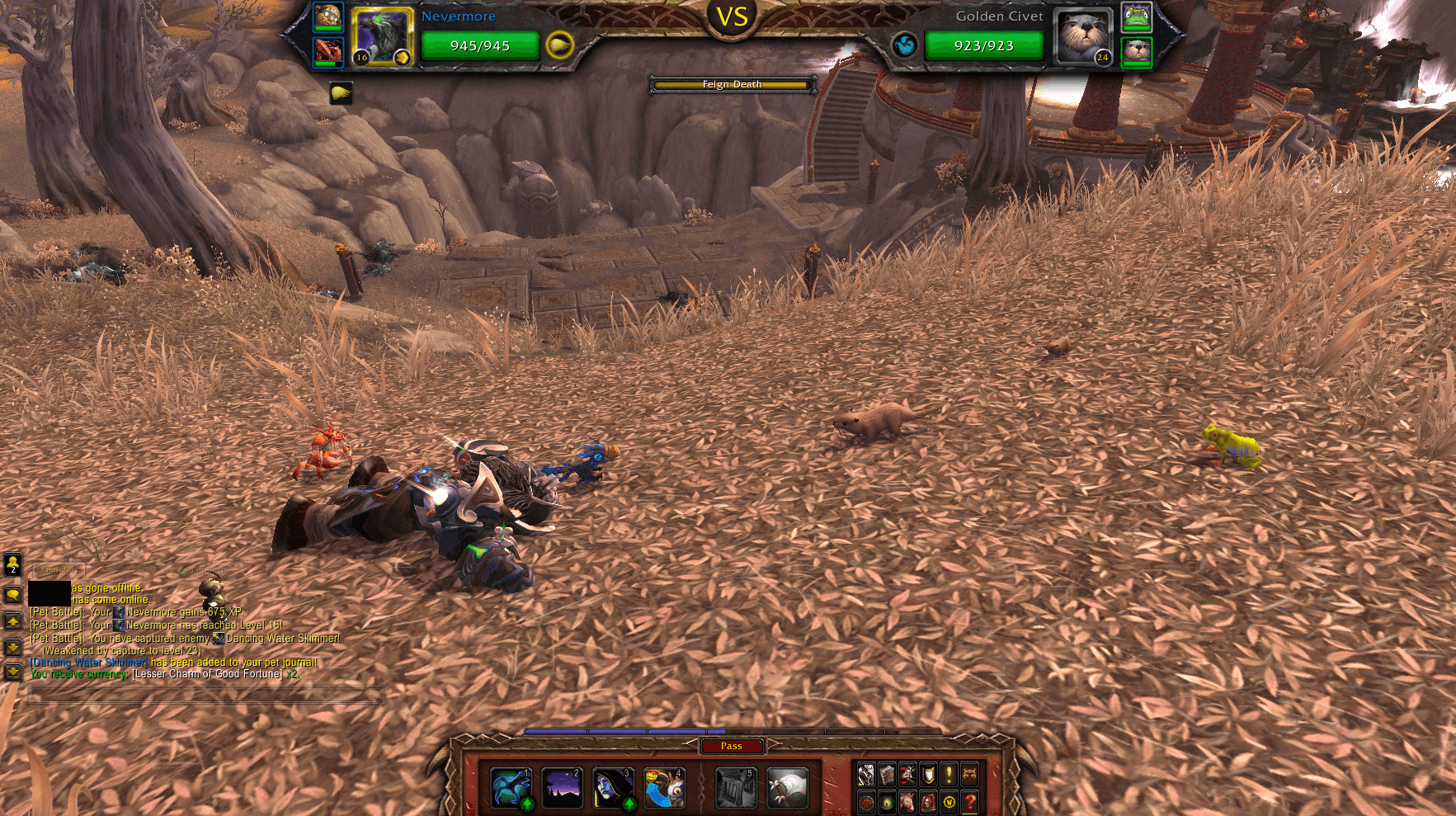Select the pet ability in slot two
This screenshot has width=1456, height=816.
560,786
